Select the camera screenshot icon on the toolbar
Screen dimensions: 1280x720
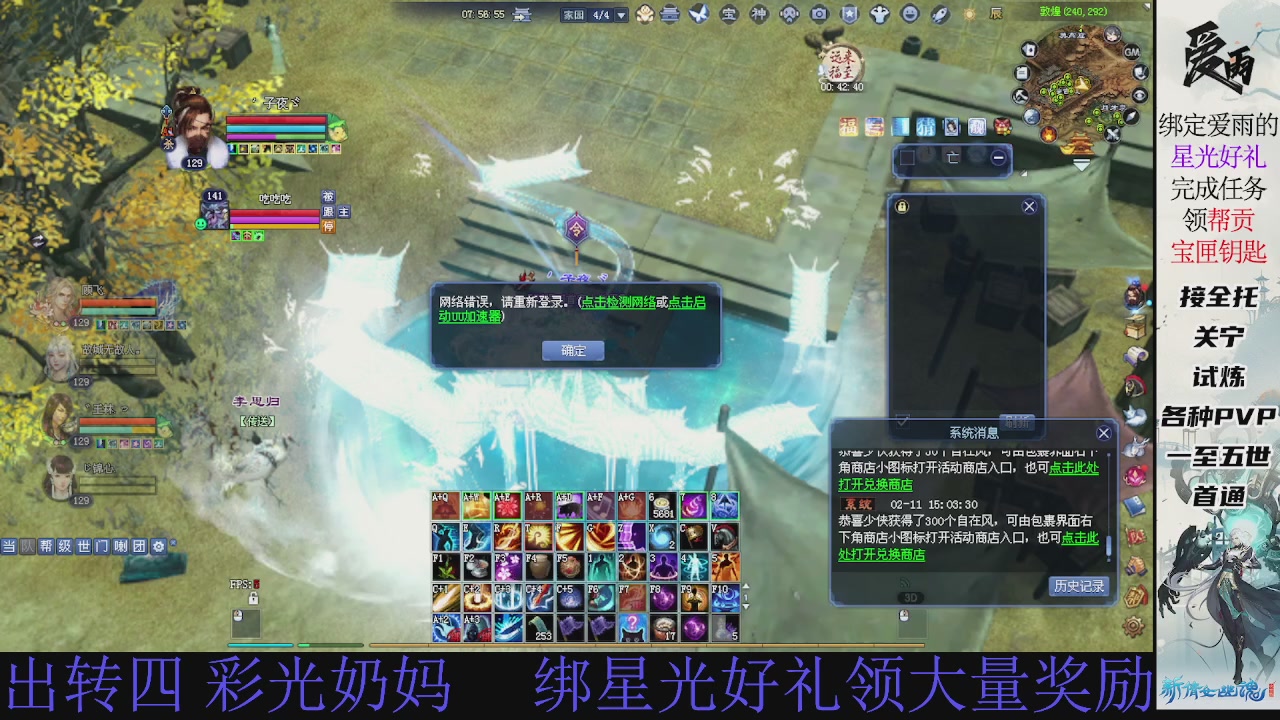pos(819,13)
